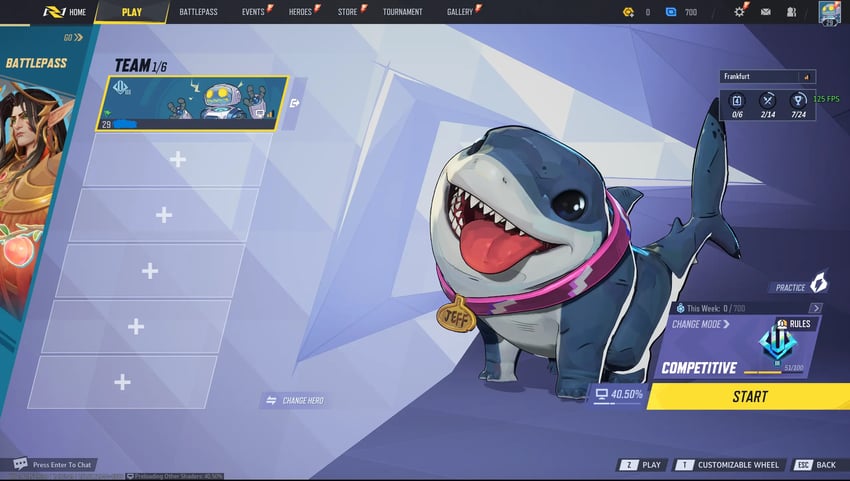Start the Competitive match
This screenshot has height=481, width=850.
pyautogui.click(x=749, y=396)
